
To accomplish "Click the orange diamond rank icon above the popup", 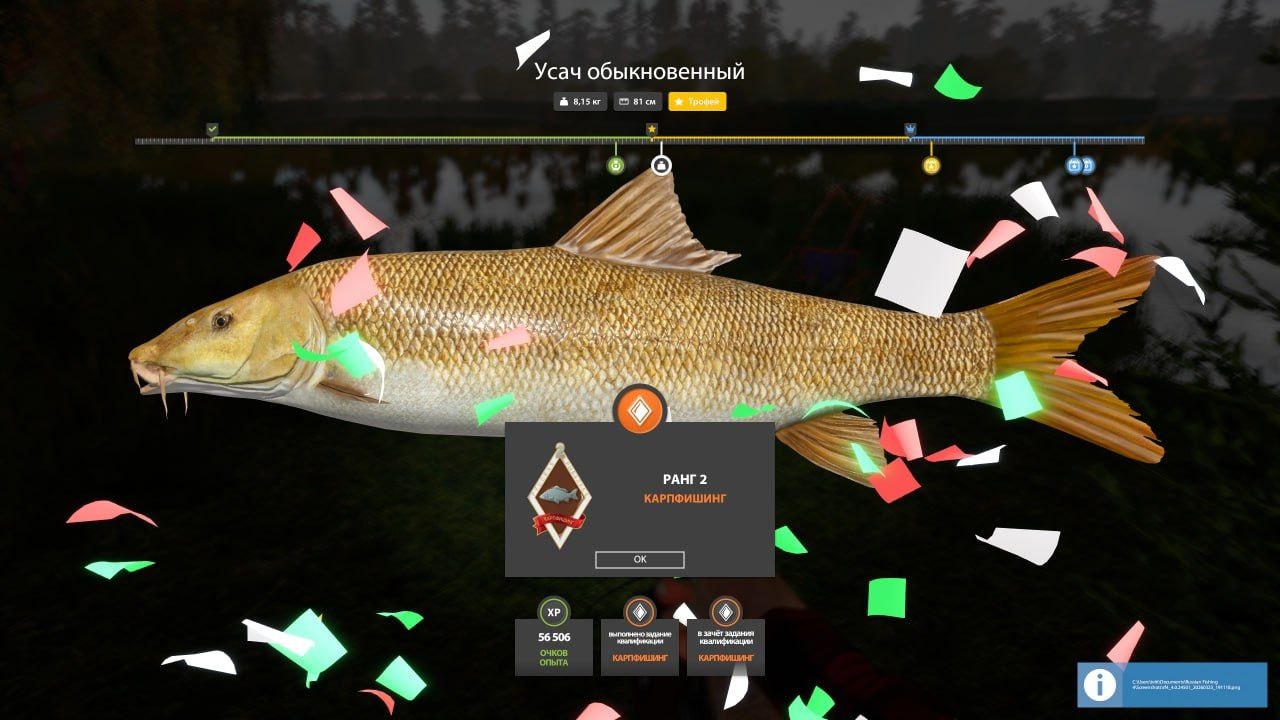I will [641, 408].
